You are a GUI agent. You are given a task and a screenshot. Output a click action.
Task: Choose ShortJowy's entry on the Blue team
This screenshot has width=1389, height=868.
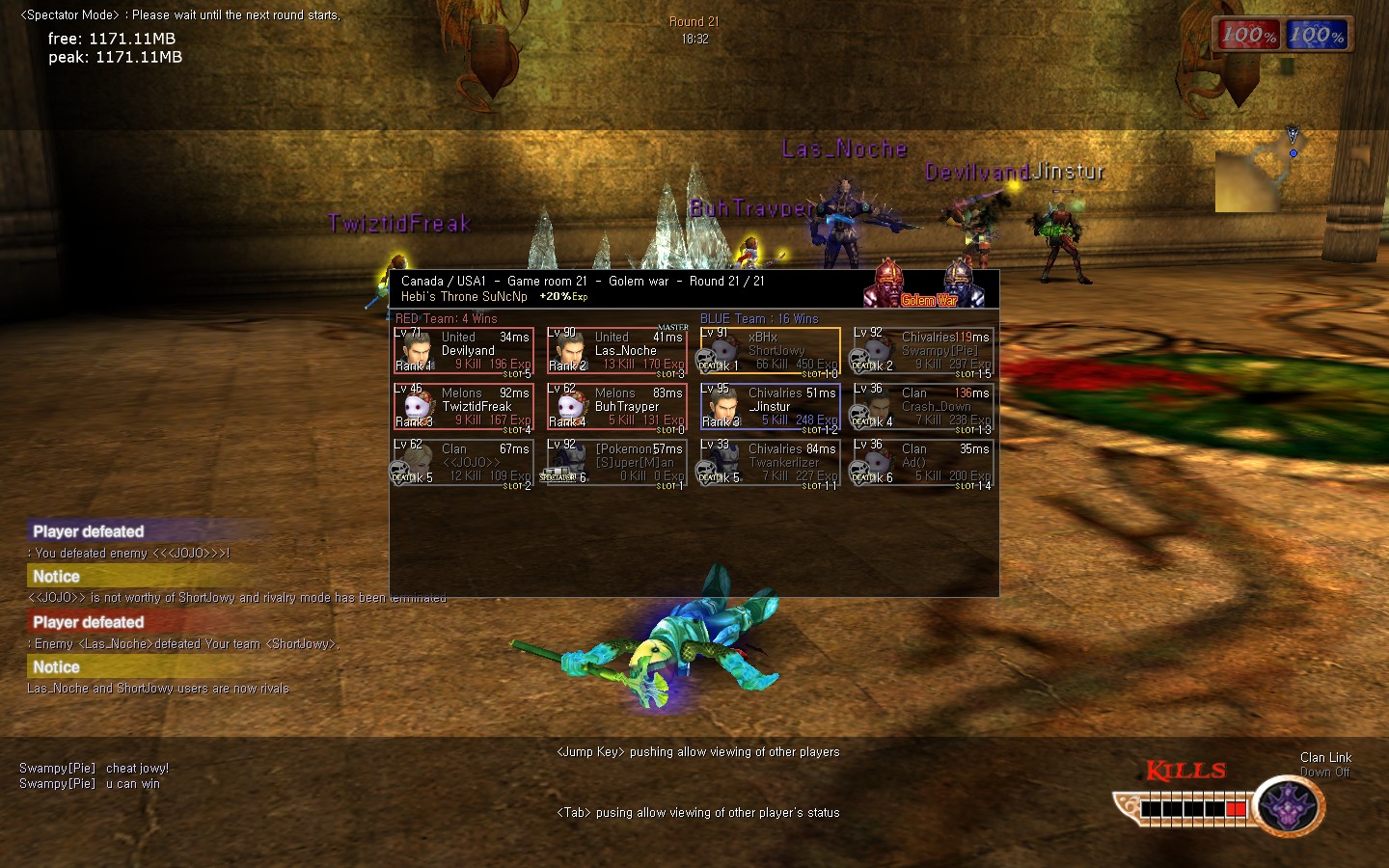click(x=770, y=351)
